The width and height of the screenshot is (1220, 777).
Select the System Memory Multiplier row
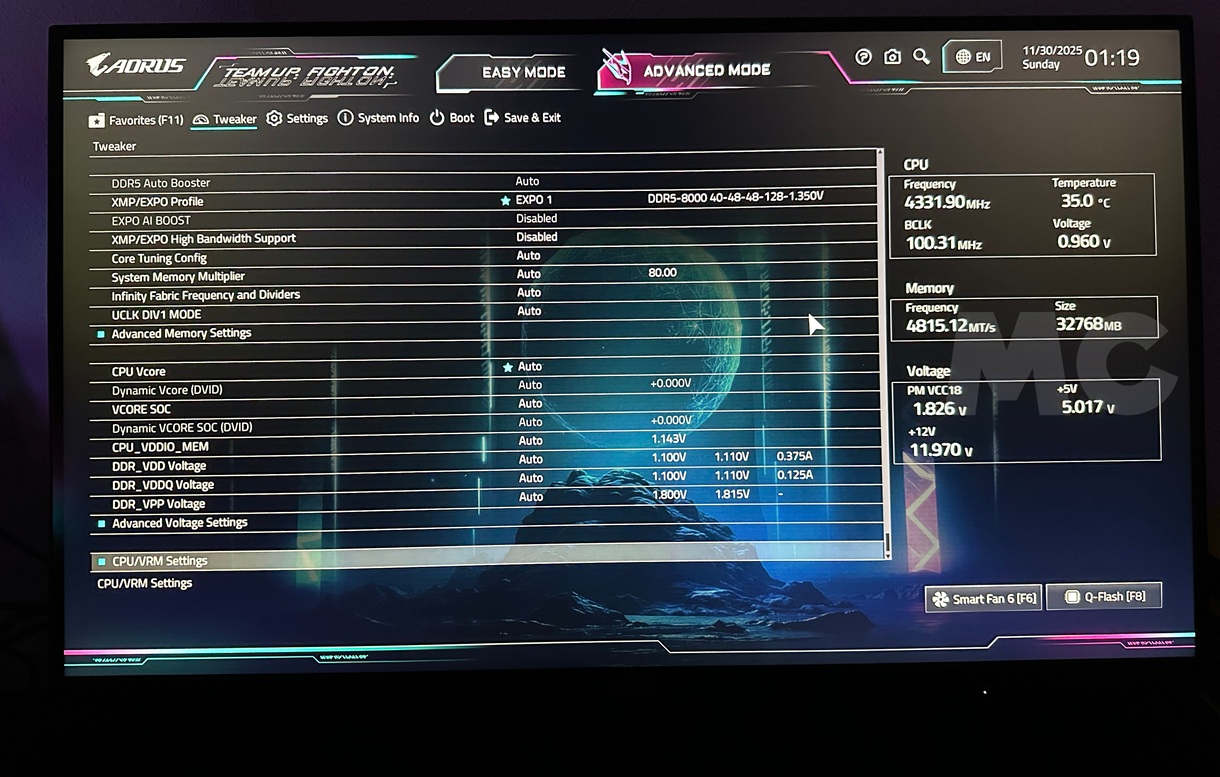pyautogui.click(x=178, y=276)
